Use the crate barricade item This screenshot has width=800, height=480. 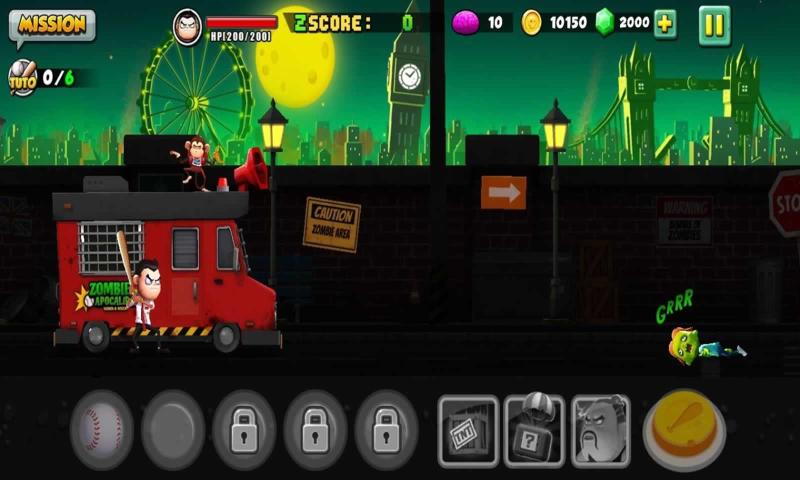click(468, 431)
